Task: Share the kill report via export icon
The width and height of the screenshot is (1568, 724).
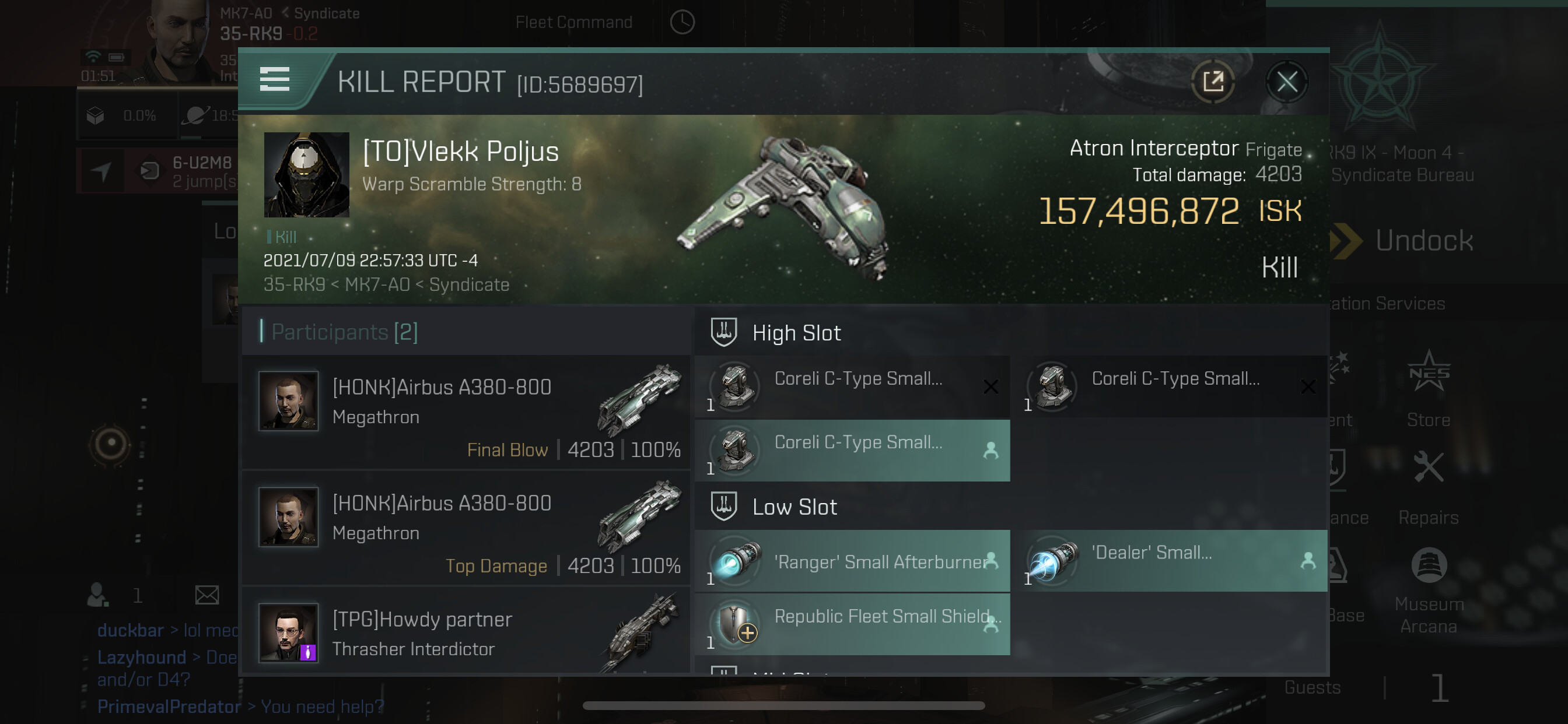Action: pyautogui.click(x=1212, y=82)
